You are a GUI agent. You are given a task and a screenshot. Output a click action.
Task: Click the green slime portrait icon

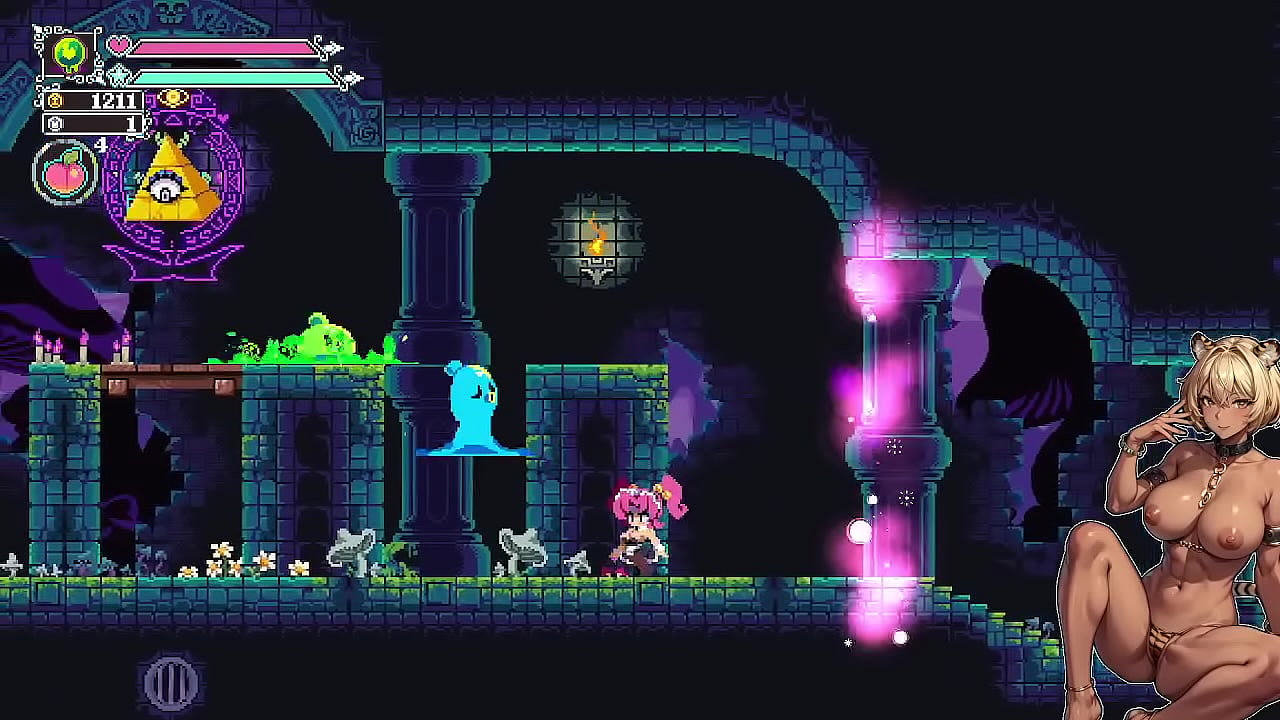[69, 54]
